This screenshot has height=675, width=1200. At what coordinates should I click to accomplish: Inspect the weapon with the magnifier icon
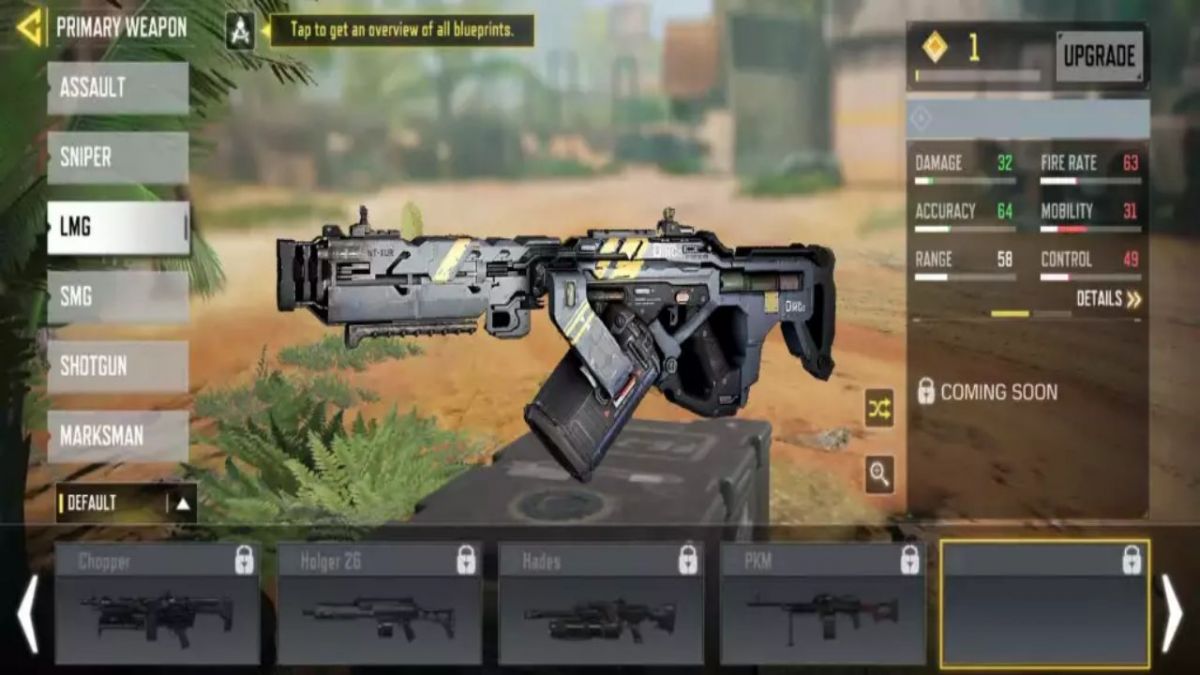point(879,475)
